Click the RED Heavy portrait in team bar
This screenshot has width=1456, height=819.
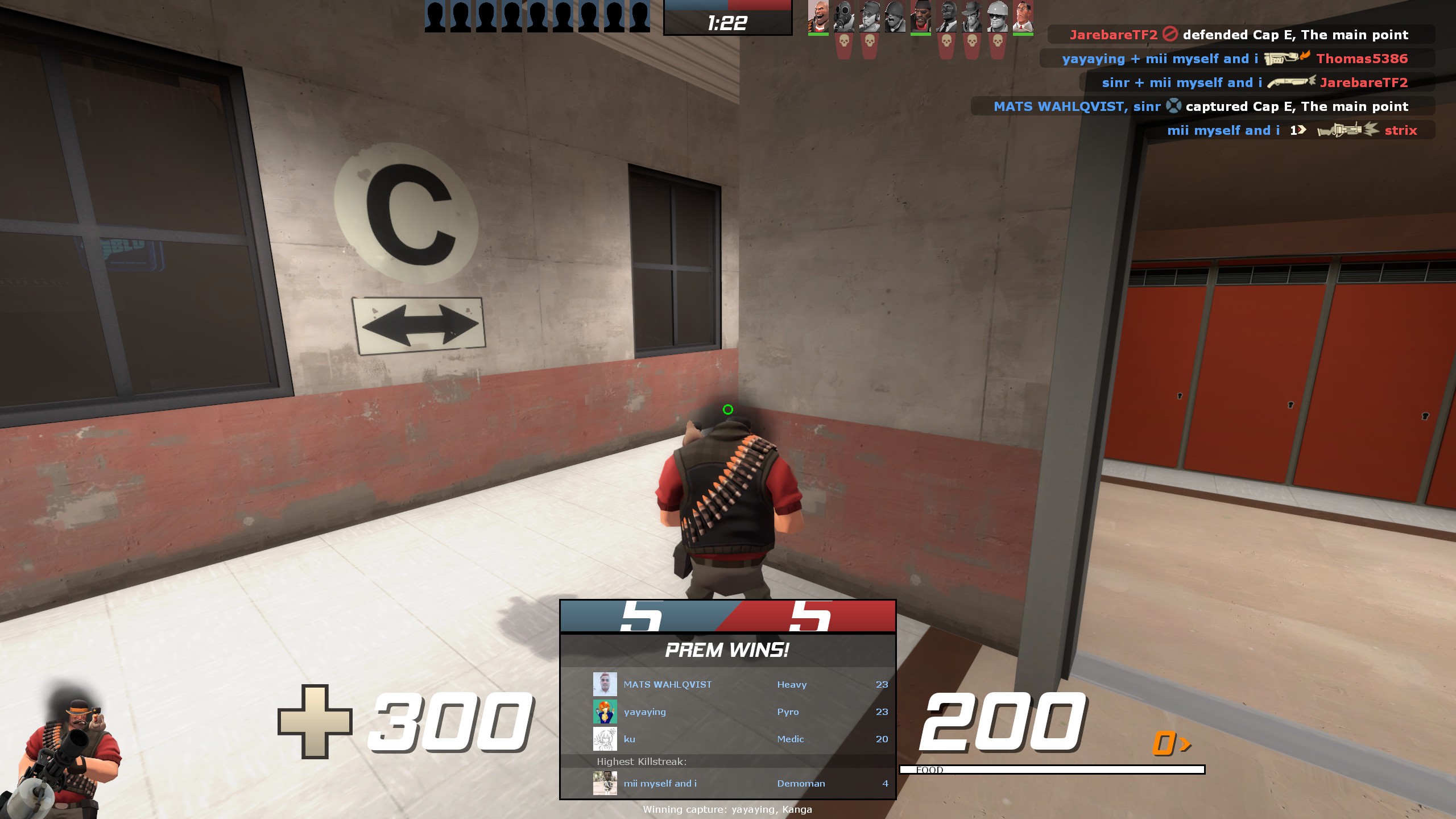818,16
